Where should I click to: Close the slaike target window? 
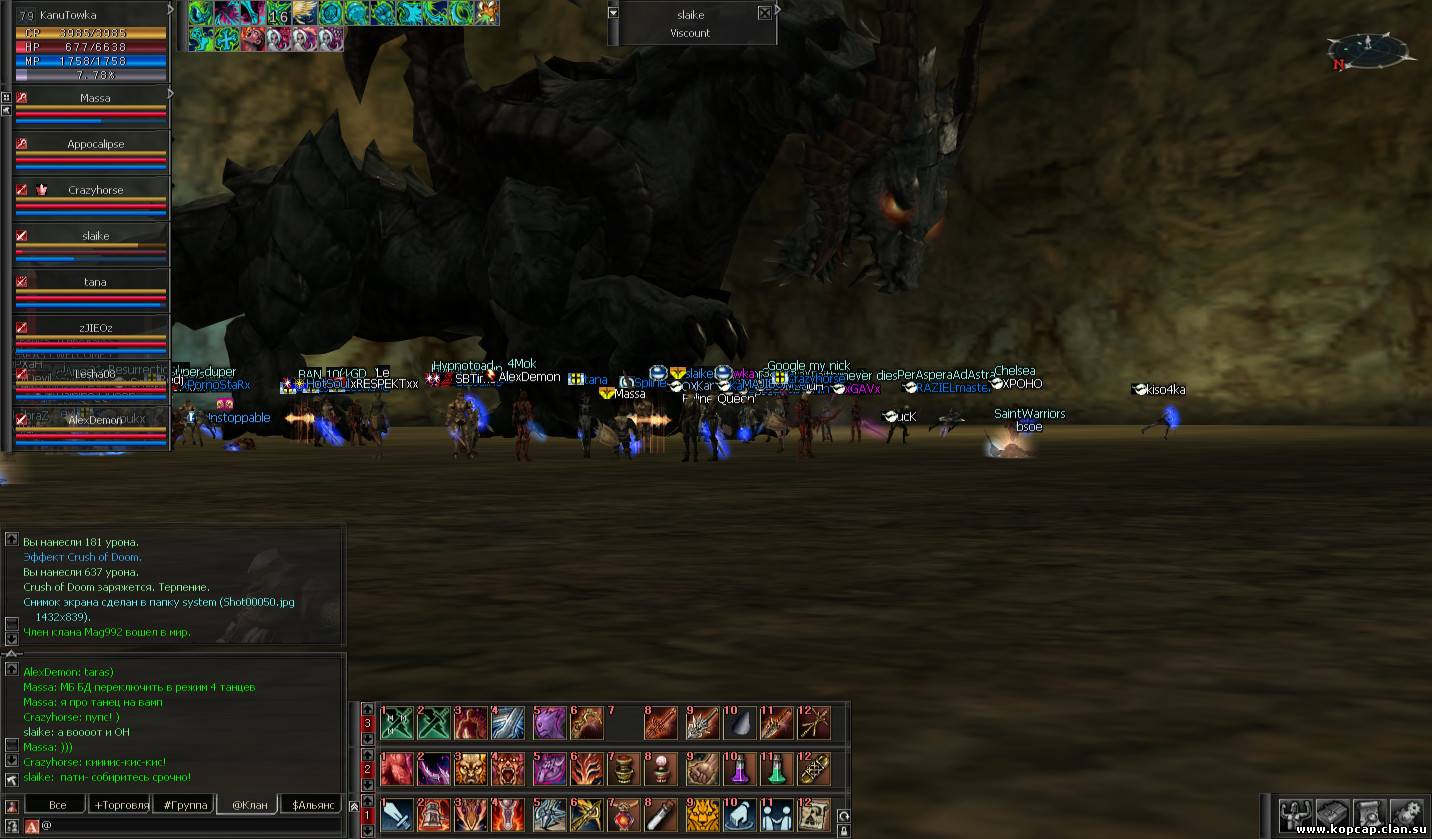tap(765, 14)
